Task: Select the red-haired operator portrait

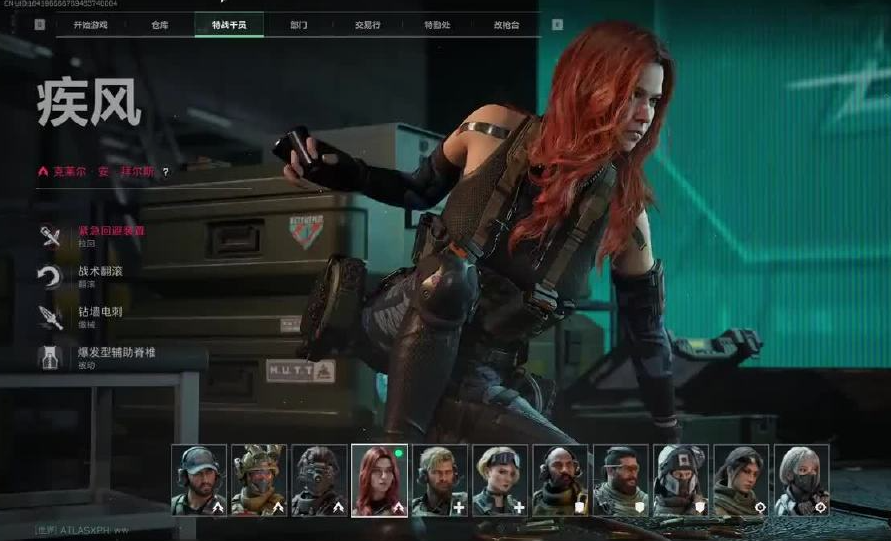Action: coord(379,480)
